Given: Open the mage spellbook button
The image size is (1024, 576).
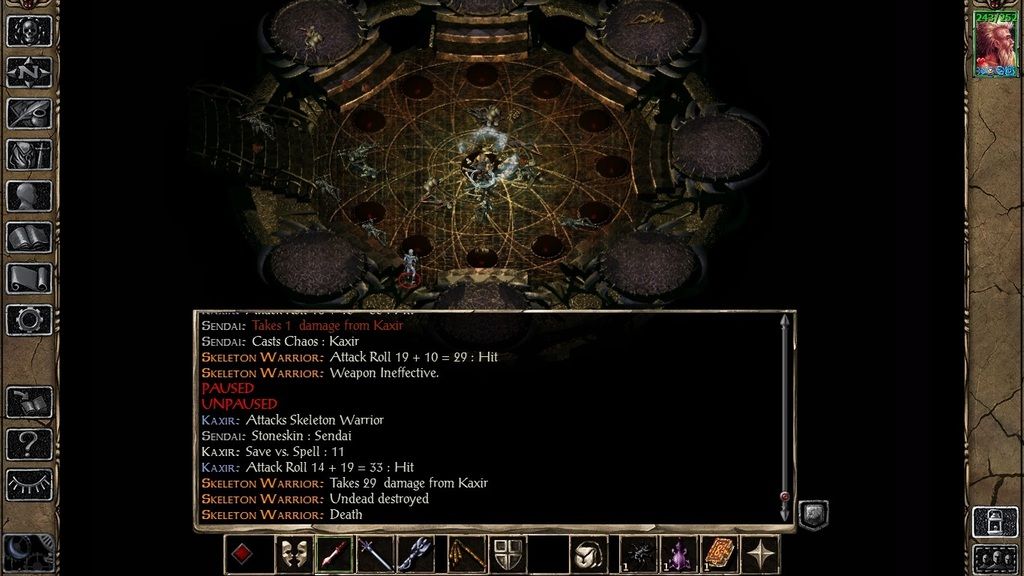Looking at the screenshot, I should (29, 237).
